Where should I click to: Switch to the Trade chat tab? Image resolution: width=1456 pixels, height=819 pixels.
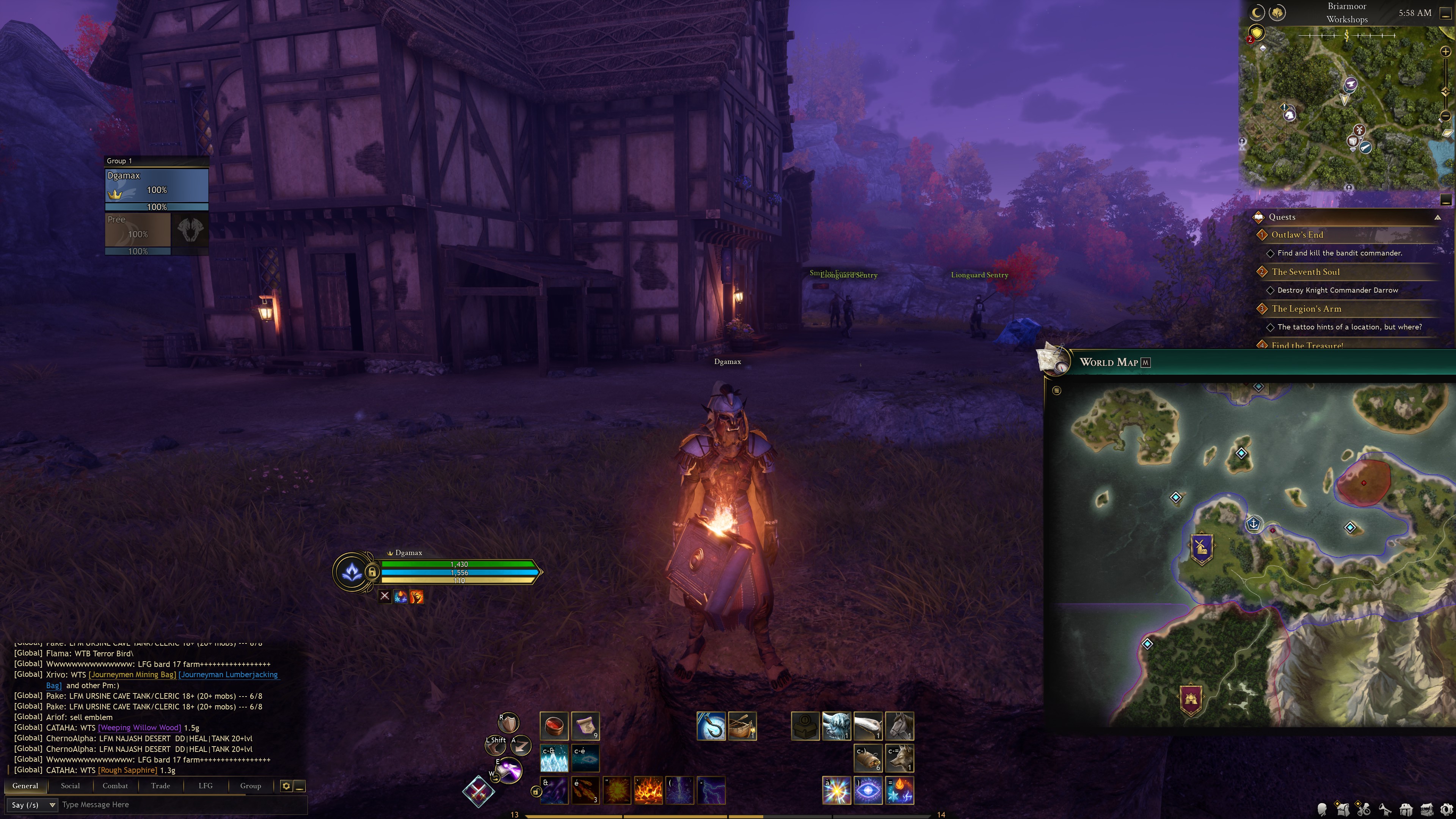(x=160, y=786)
